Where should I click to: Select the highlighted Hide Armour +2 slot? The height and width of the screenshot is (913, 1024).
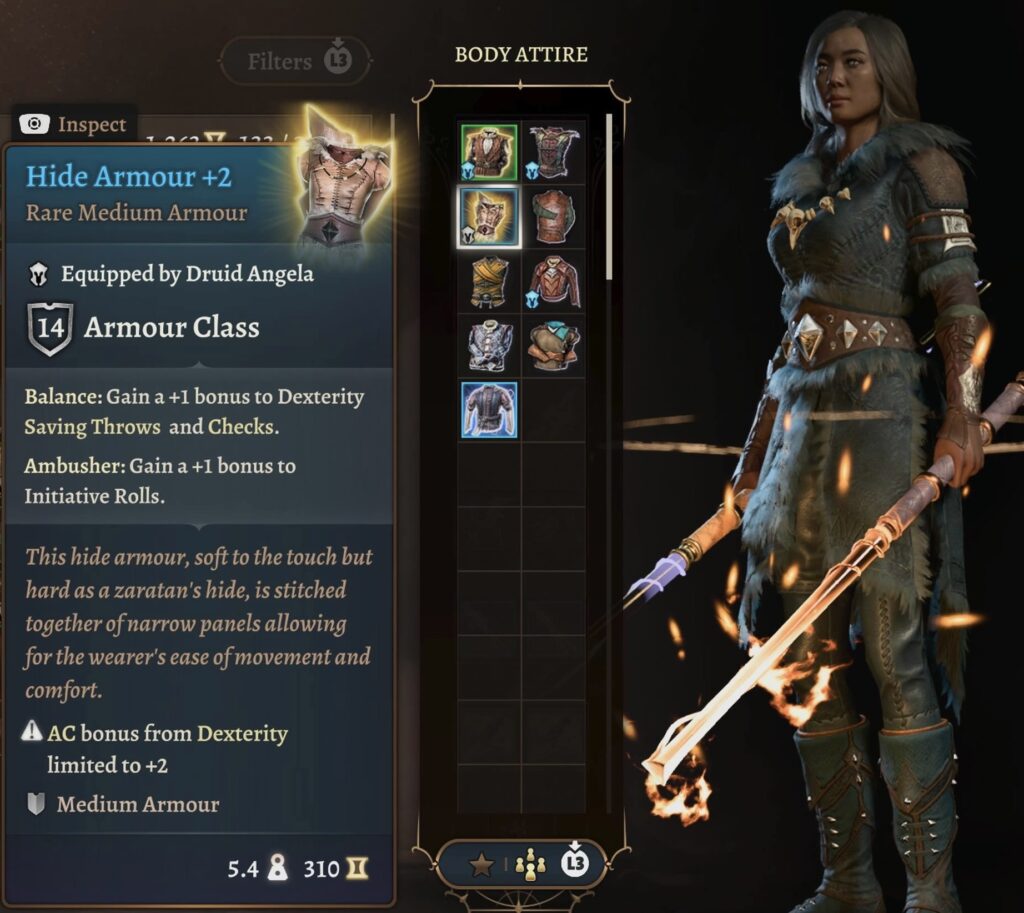[489, 217]
